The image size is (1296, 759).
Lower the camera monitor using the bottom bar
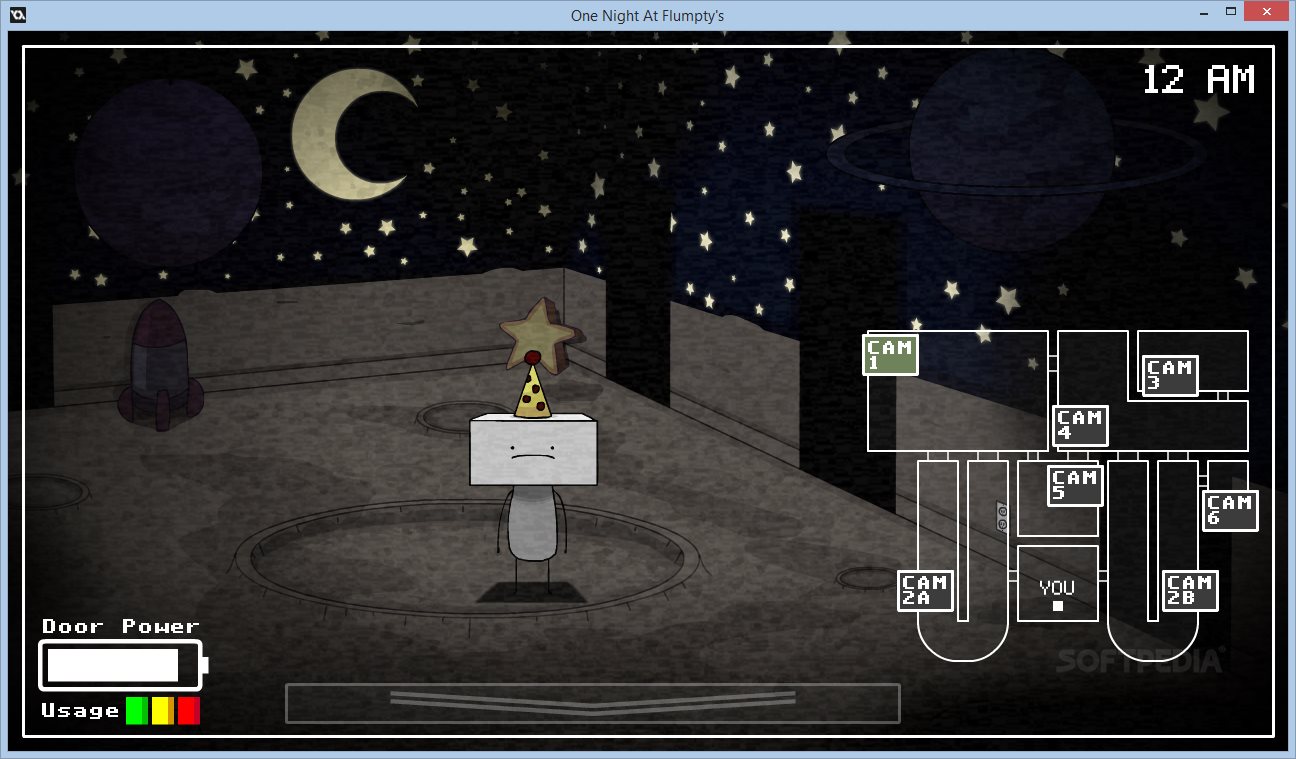592,702
